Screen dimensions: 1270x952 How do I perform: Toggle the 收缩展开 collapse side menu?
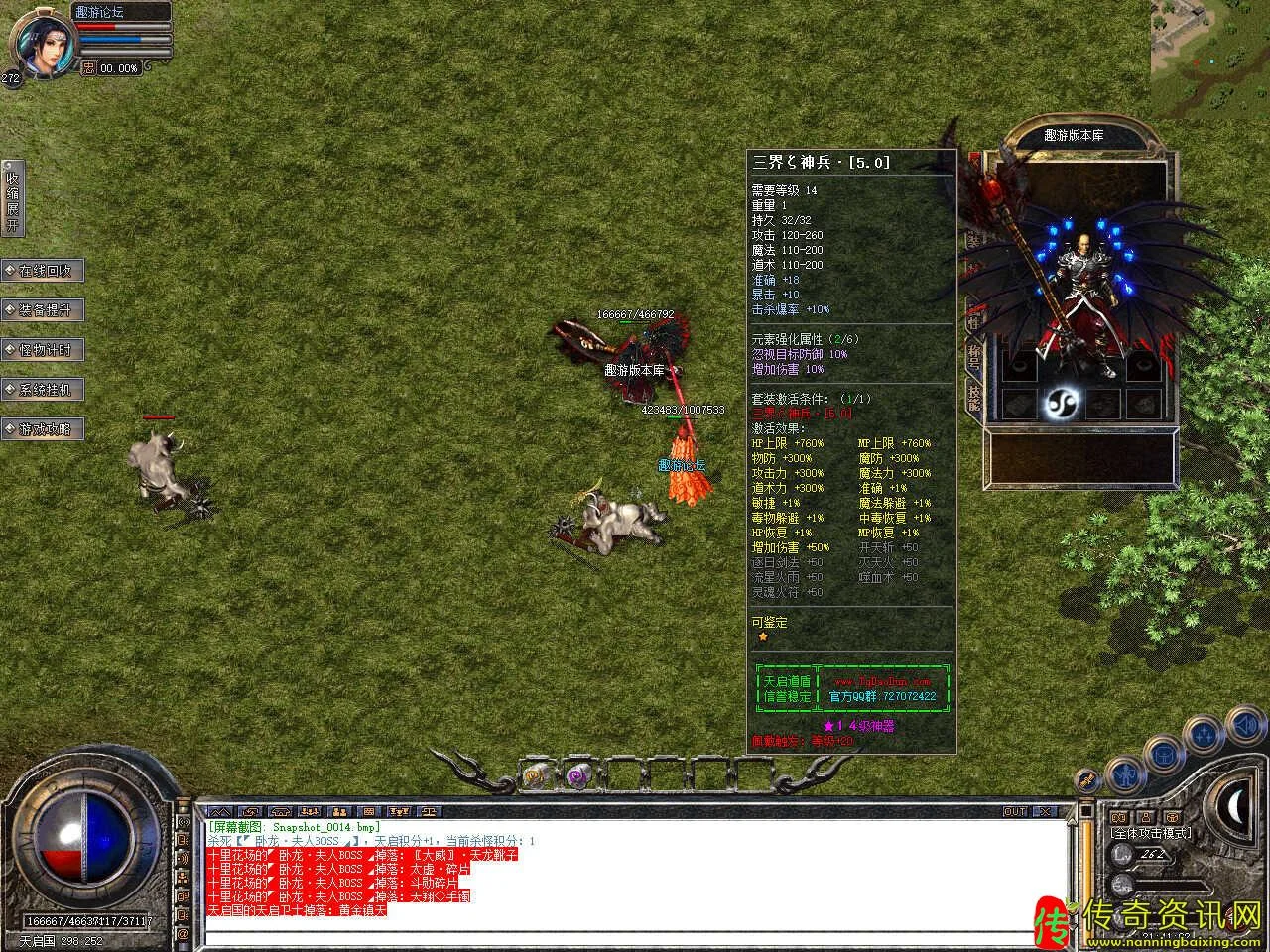12,200
